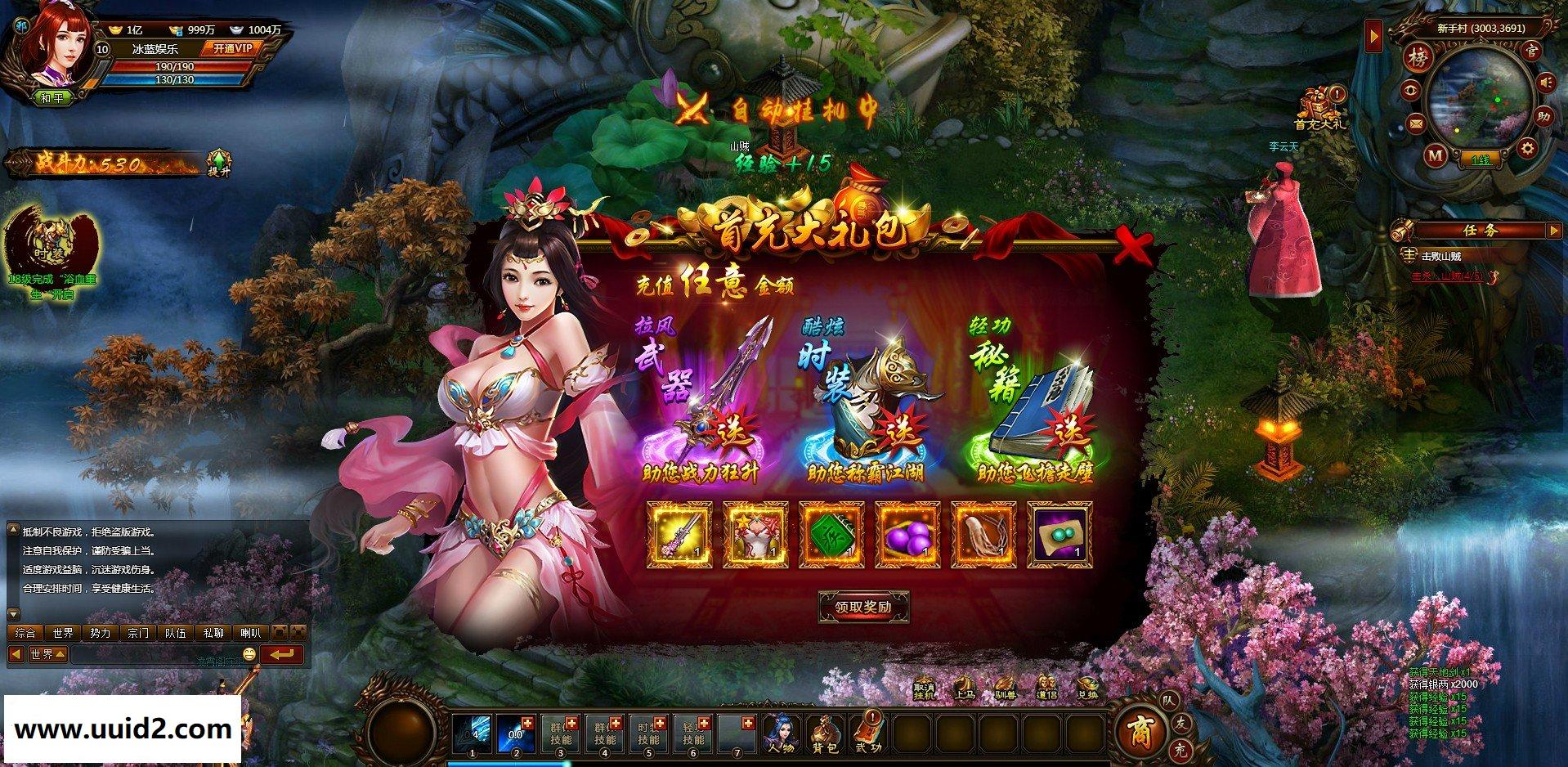Screen dimensions: 1568x767
Task: Expand the 世界 chat channel selector arrow
Action: pyautogui.click(x=60, y=654)
